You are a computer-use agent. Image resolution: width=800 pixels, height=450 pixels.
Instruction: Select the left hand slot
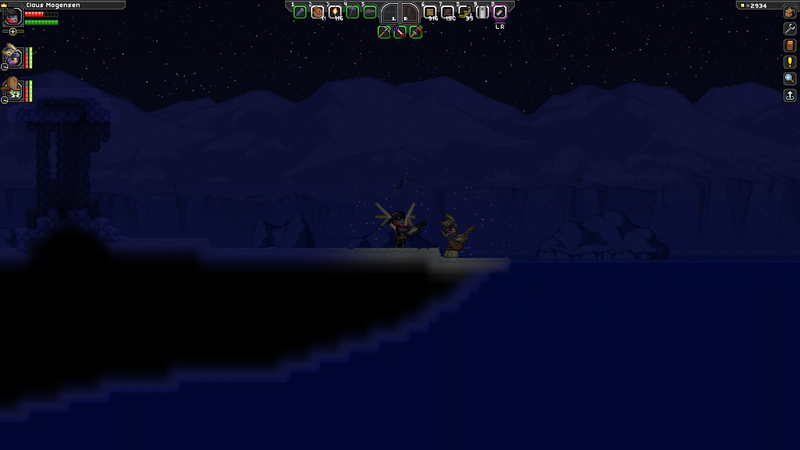click(x=393, y=13)
